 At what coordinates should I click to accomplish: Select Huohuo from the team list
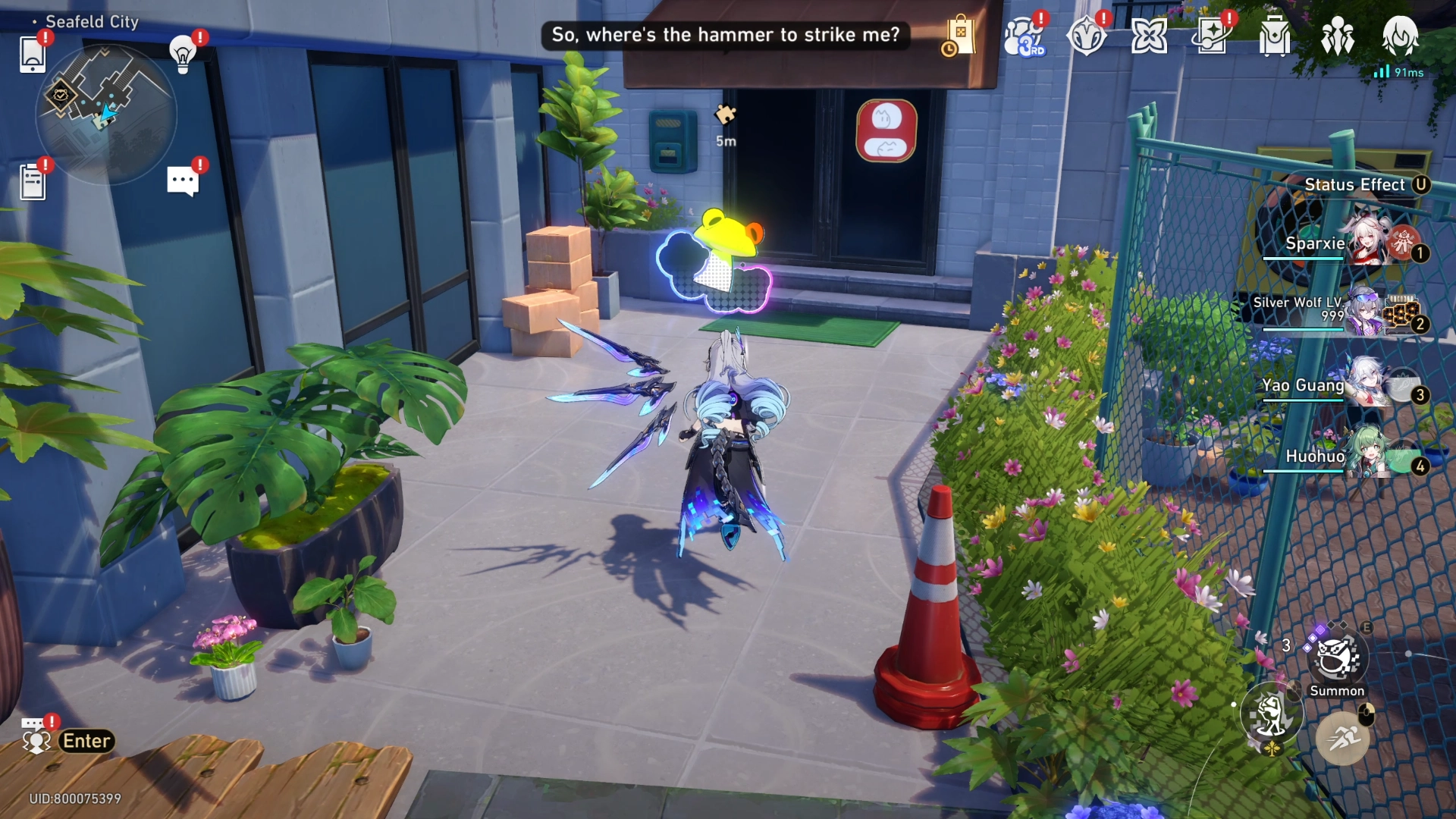coord(1365,455)
